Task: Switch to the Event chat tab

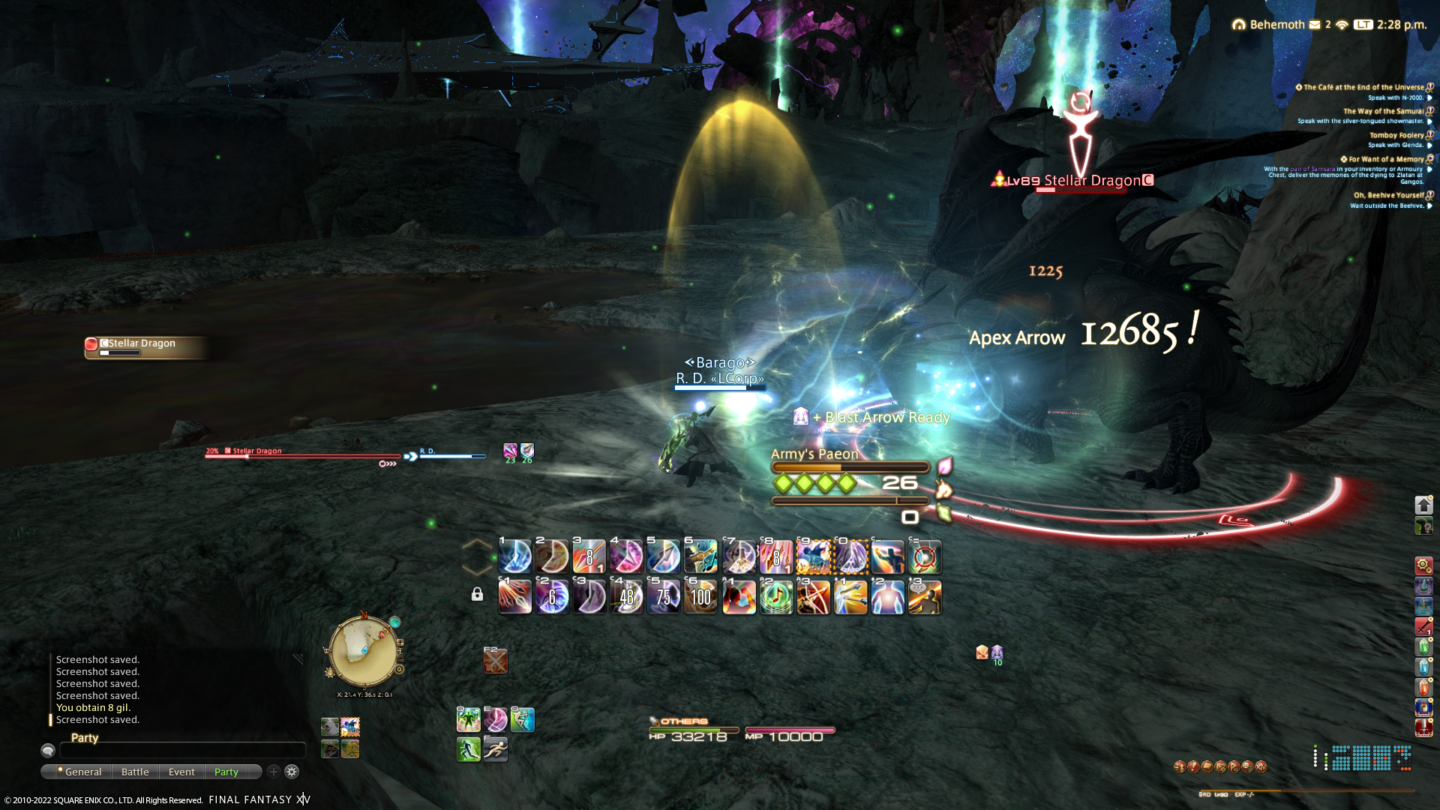Action: [x=181, y=771]
